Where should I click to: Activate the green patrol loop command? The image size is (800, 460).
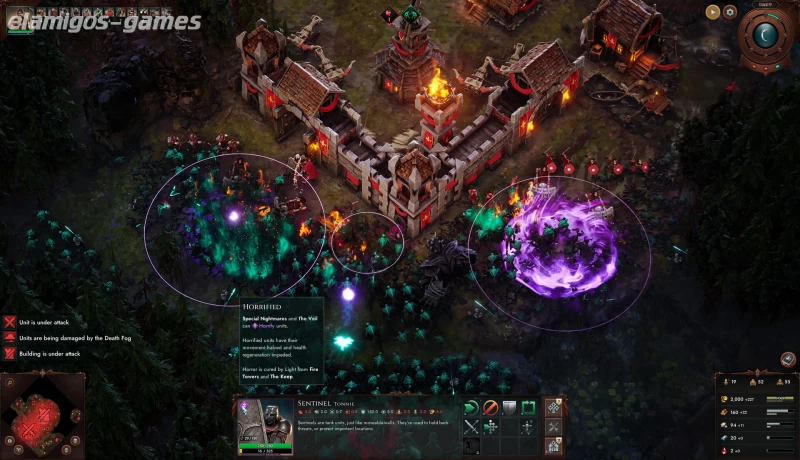[528, 407]
